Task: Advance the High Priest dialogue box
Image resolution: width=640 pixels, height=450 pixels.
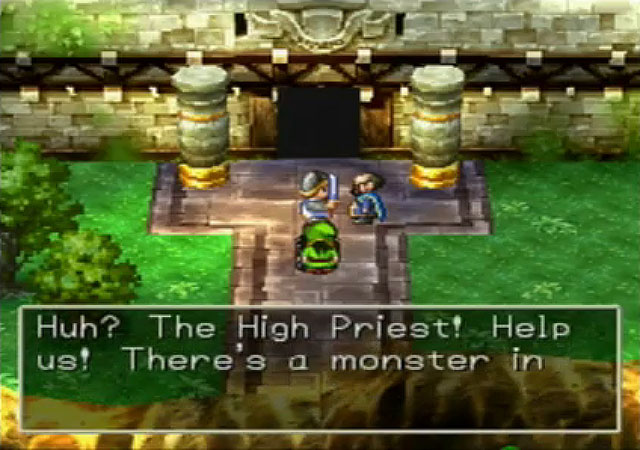Action: (320, 367)
